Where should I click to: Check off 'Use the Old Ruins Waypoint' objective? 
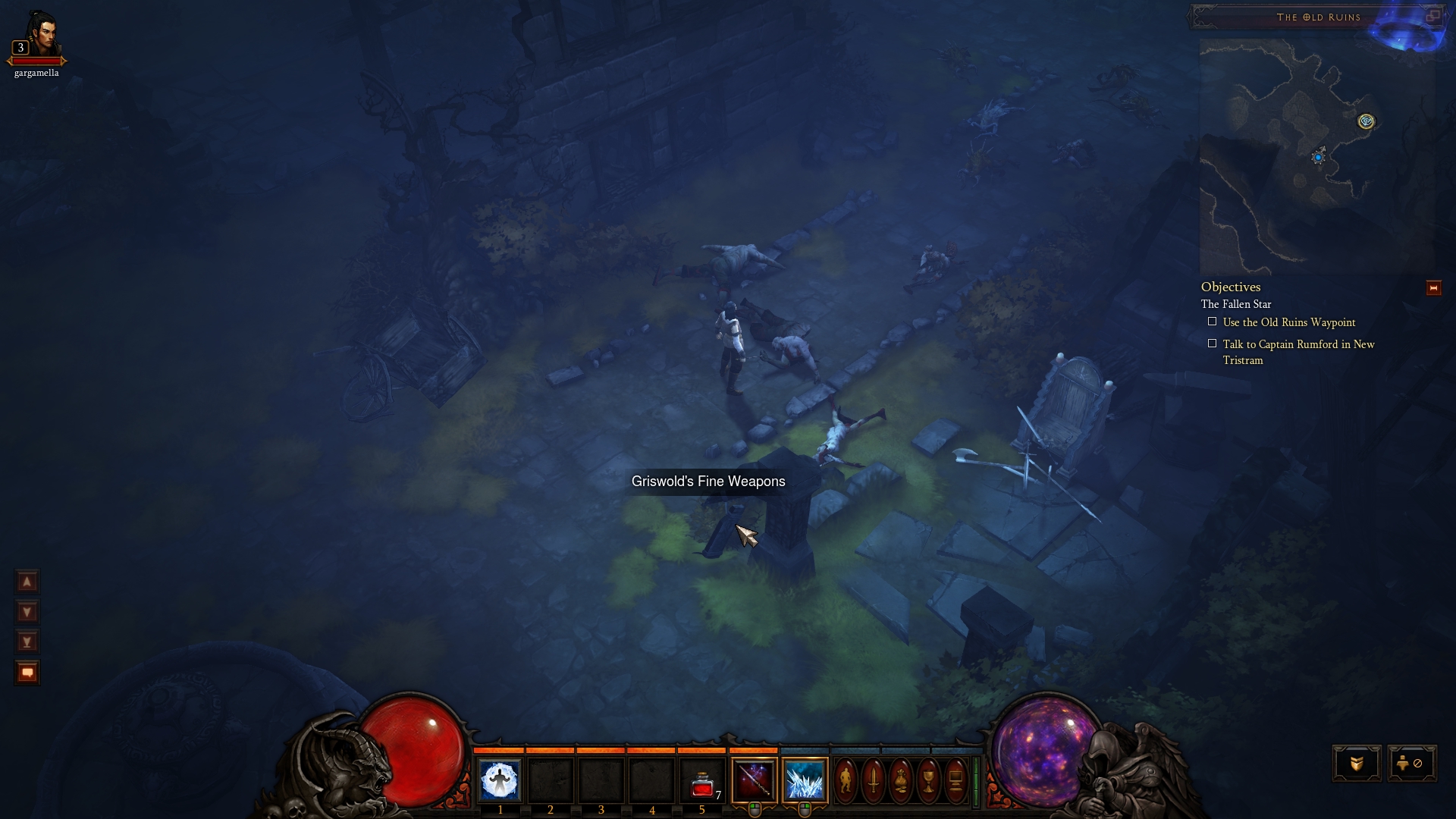pyautogui.click(x=1214, y=322)
